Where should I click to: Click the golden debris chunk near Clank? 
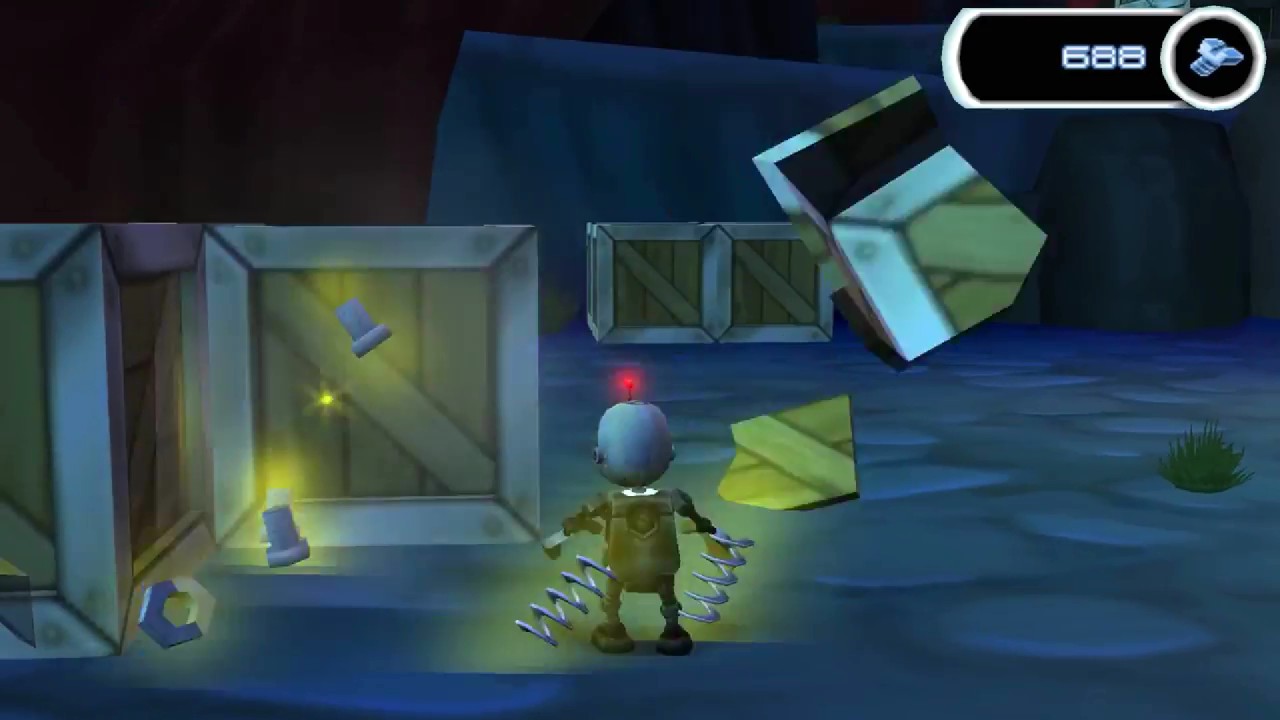790,455
